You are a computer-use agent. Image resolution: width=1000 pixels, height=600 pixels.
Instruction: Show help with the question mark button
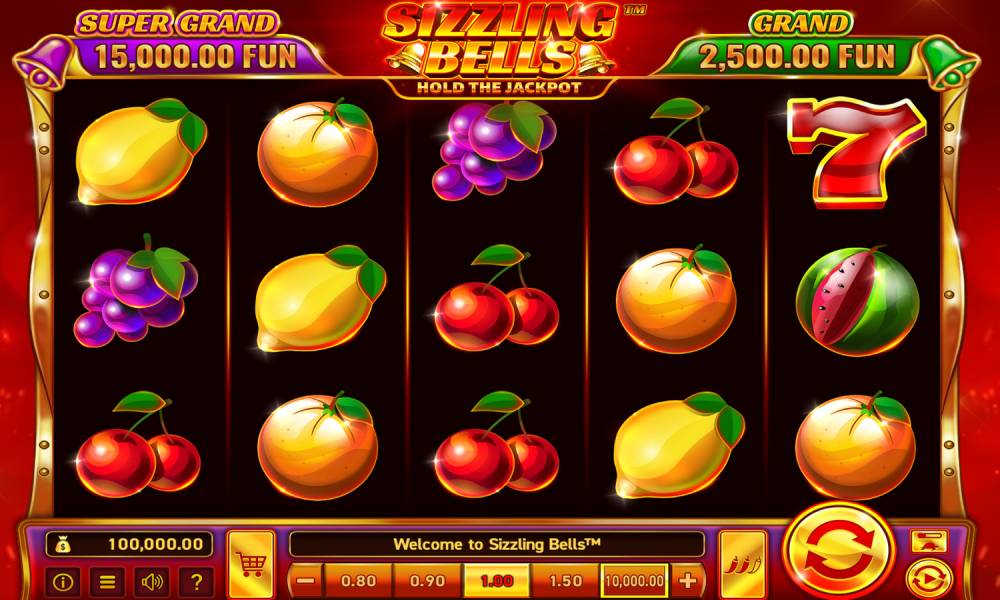(x=196, y=581)
